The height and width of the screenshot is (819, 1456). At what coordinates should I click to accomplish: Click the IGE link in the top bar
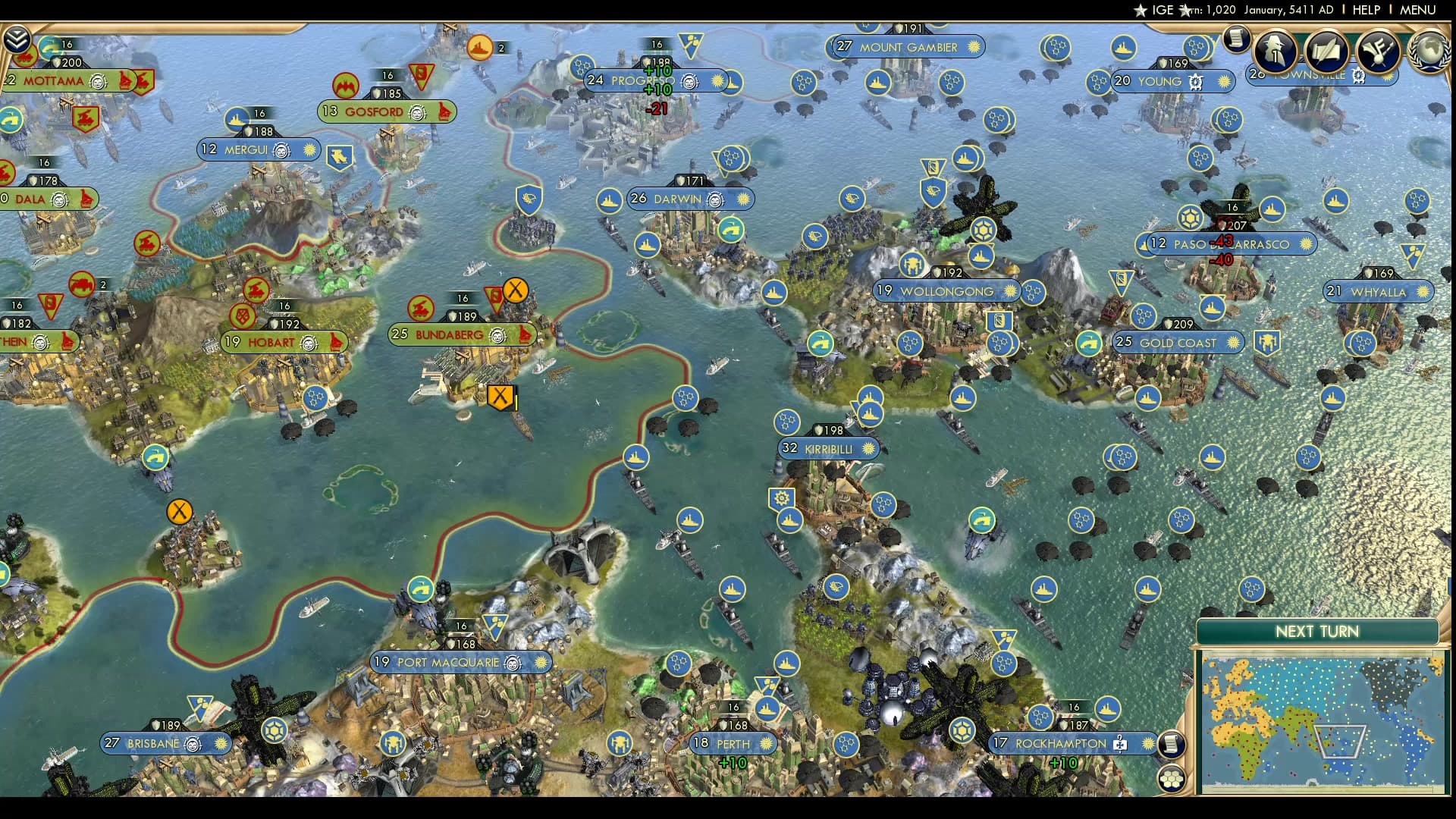tap(1162, 10)
